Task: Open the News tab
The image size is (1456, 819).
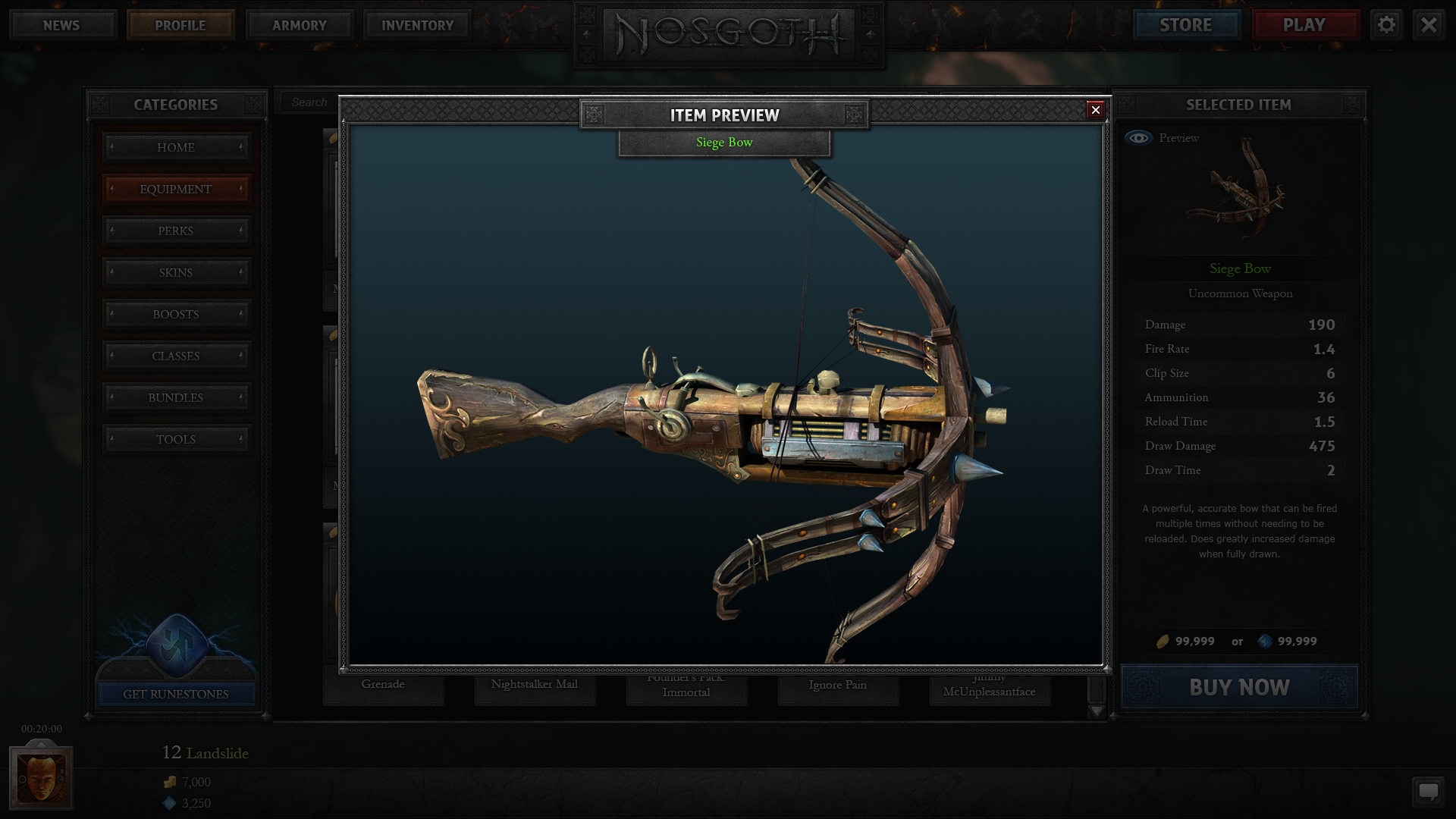Action: [61, 25]
